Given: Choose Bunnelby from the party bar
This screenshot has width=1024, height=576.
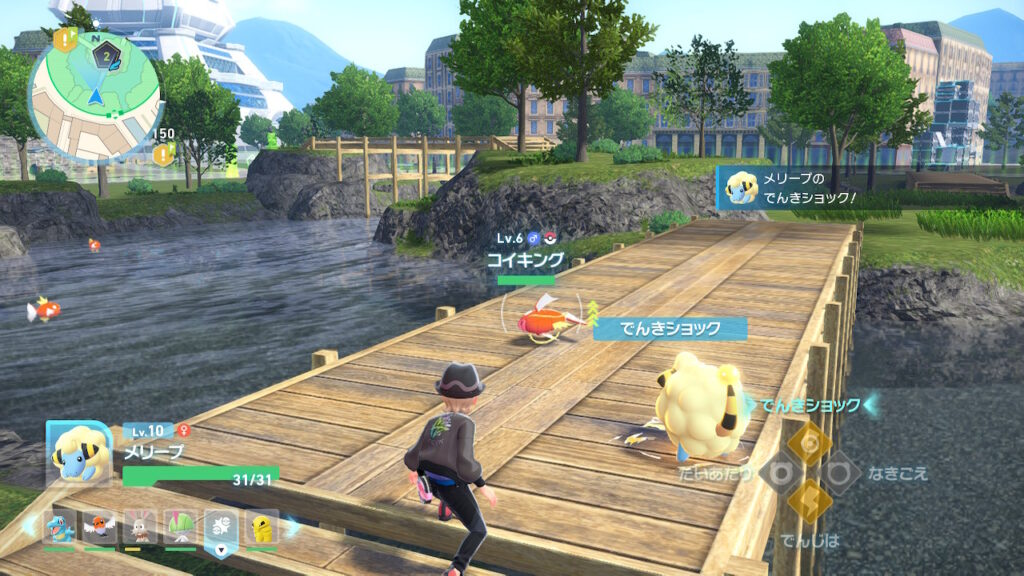Looking at the screenshot, I should pos(139,526).
